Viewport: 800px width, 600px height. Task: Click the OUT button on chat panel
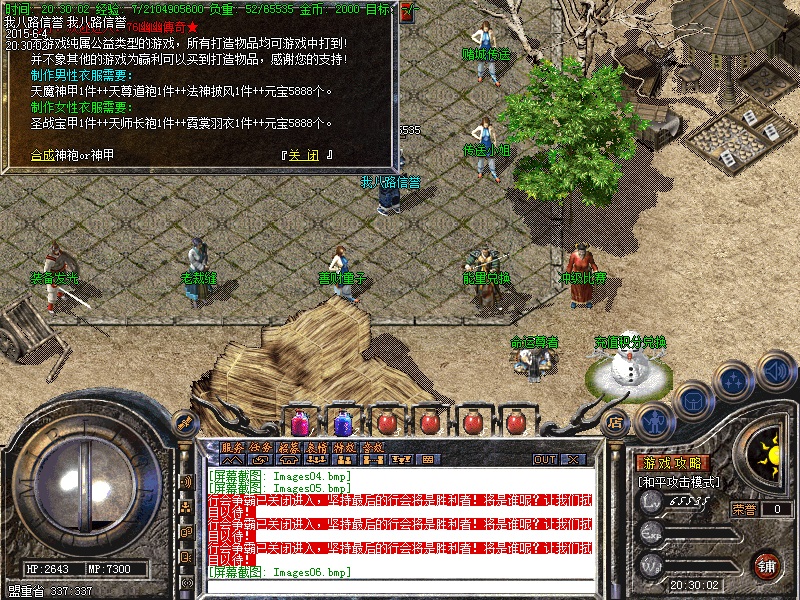tap(544, 460)
